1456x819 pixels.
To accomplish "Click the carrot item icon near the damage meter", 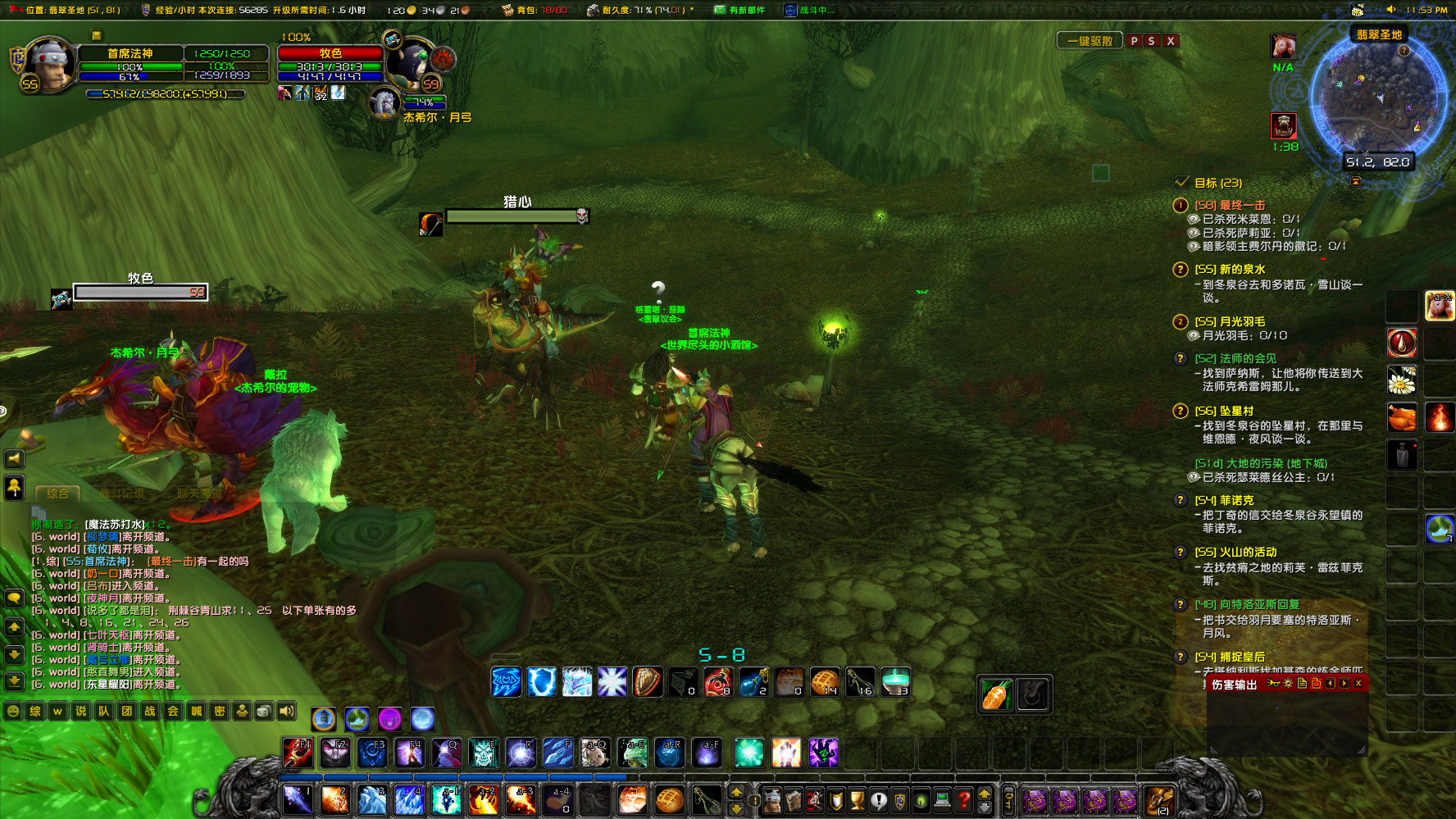I will tap(994, 693).
